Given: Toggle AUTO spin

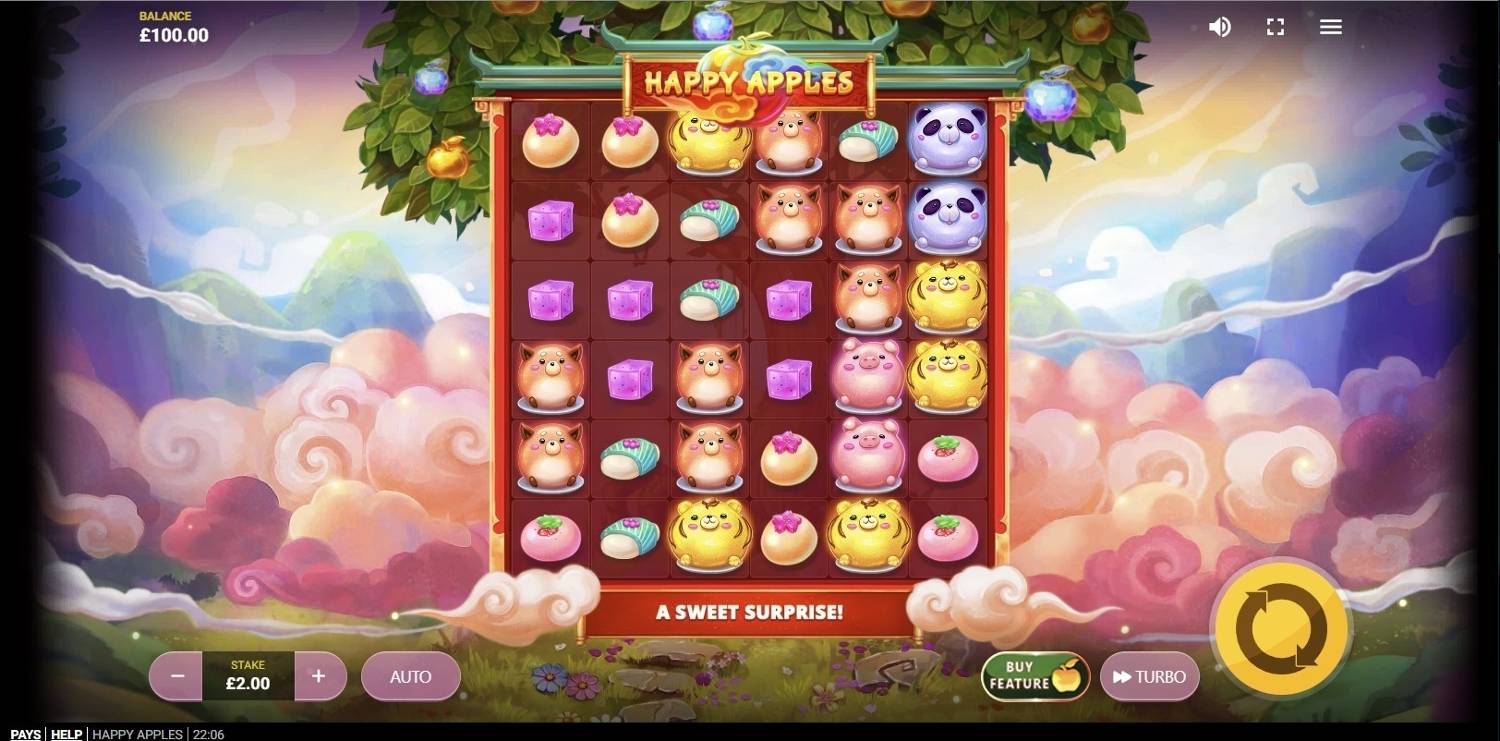Looking at the screenshot, I should pos(410,676).
